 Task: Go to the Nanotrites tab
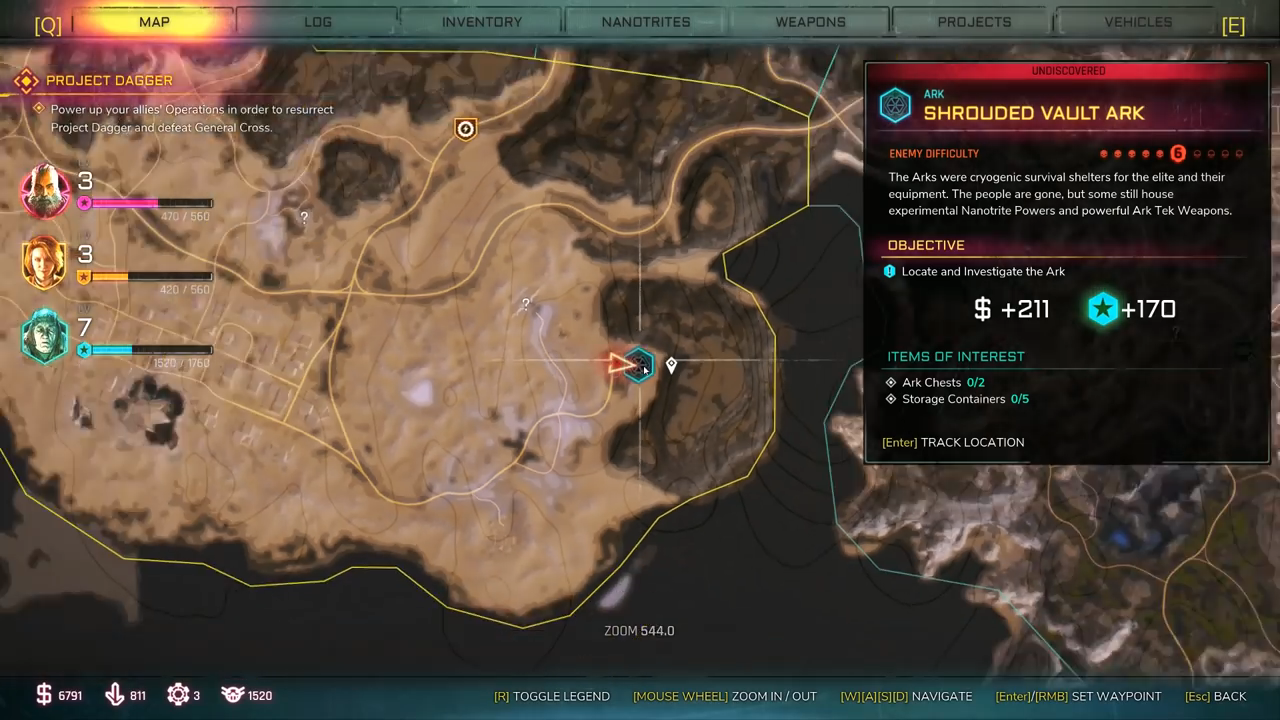tap(646, 22)
